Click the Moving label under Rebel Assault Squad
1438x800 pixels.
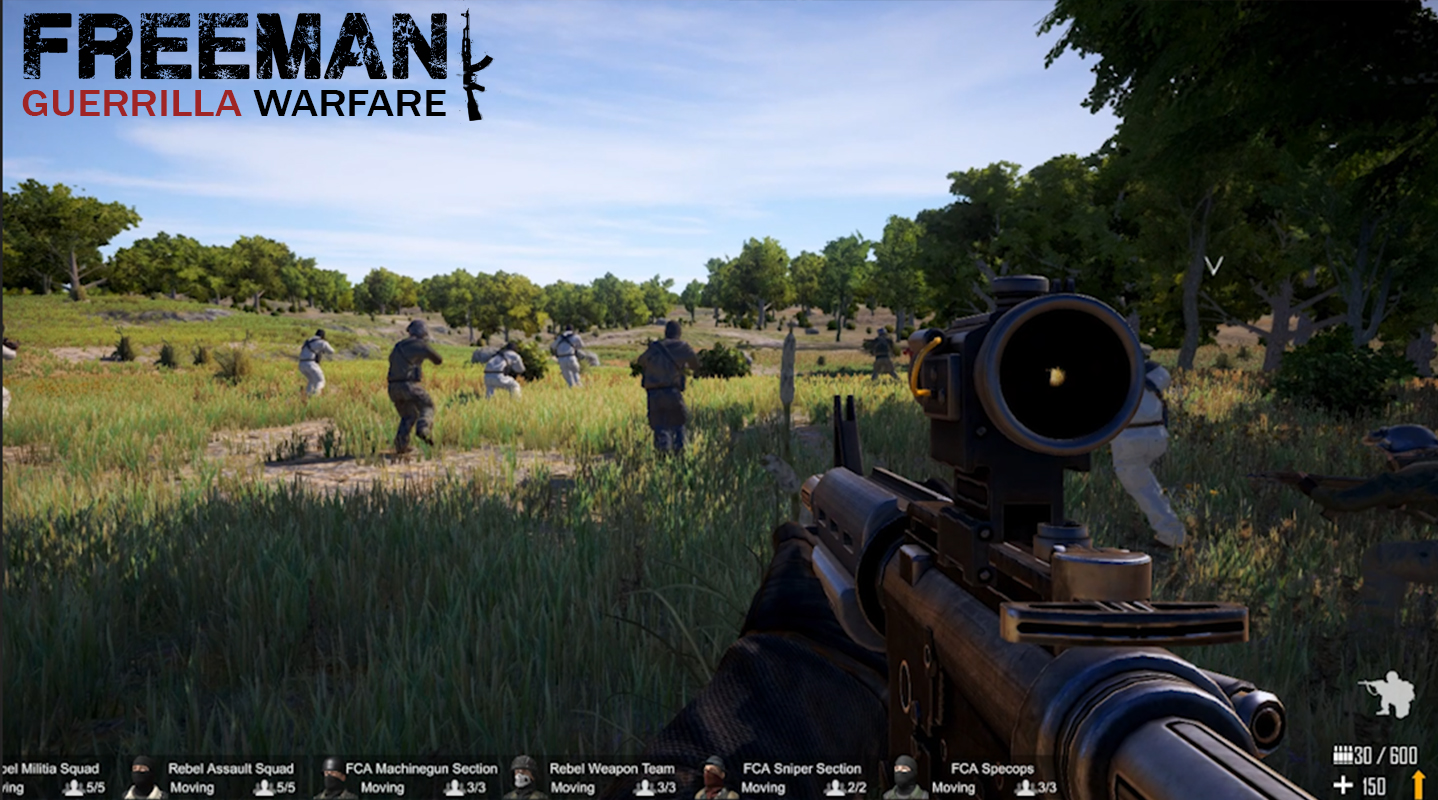(191, 788)
